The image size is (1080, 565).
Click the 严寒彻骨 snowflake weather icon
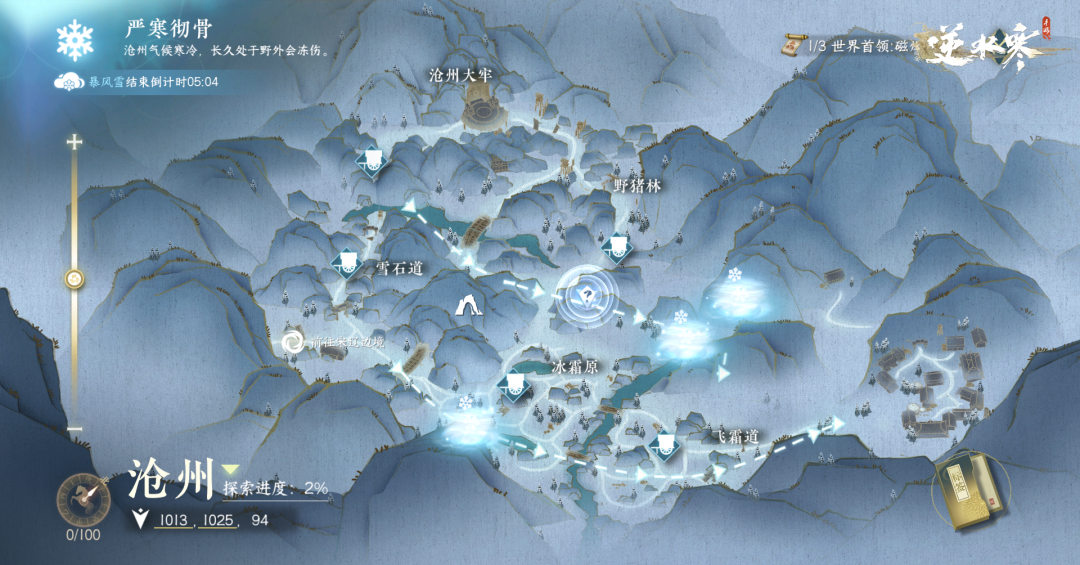tap(74, 40)
